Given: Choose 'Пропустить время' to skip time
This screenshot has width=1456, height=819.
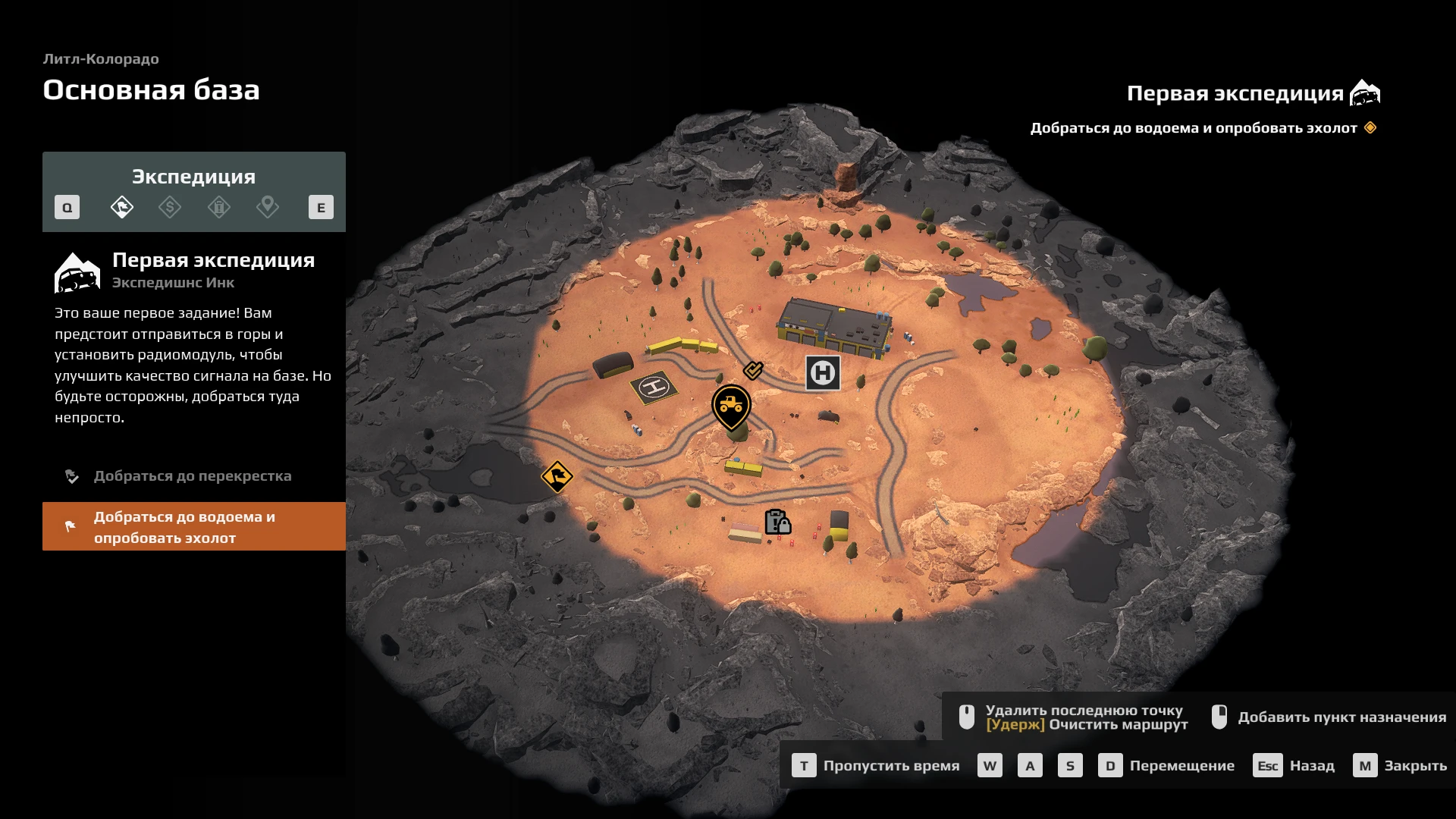Looking at the screenshot, I should [x=876, y=766].
